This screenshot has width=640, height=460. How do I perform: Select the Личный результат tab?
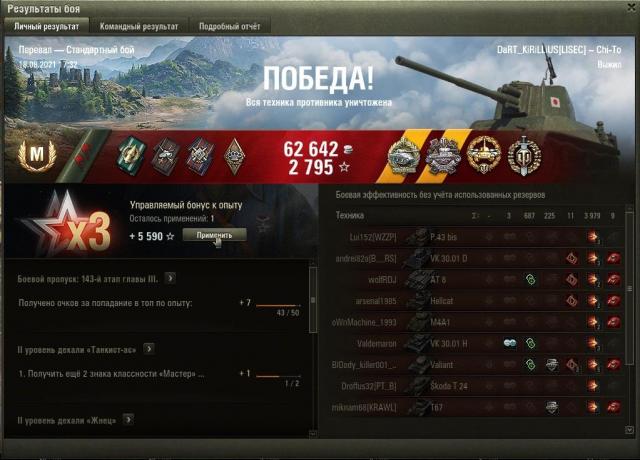pyautogui.click(x=46, y=26)
